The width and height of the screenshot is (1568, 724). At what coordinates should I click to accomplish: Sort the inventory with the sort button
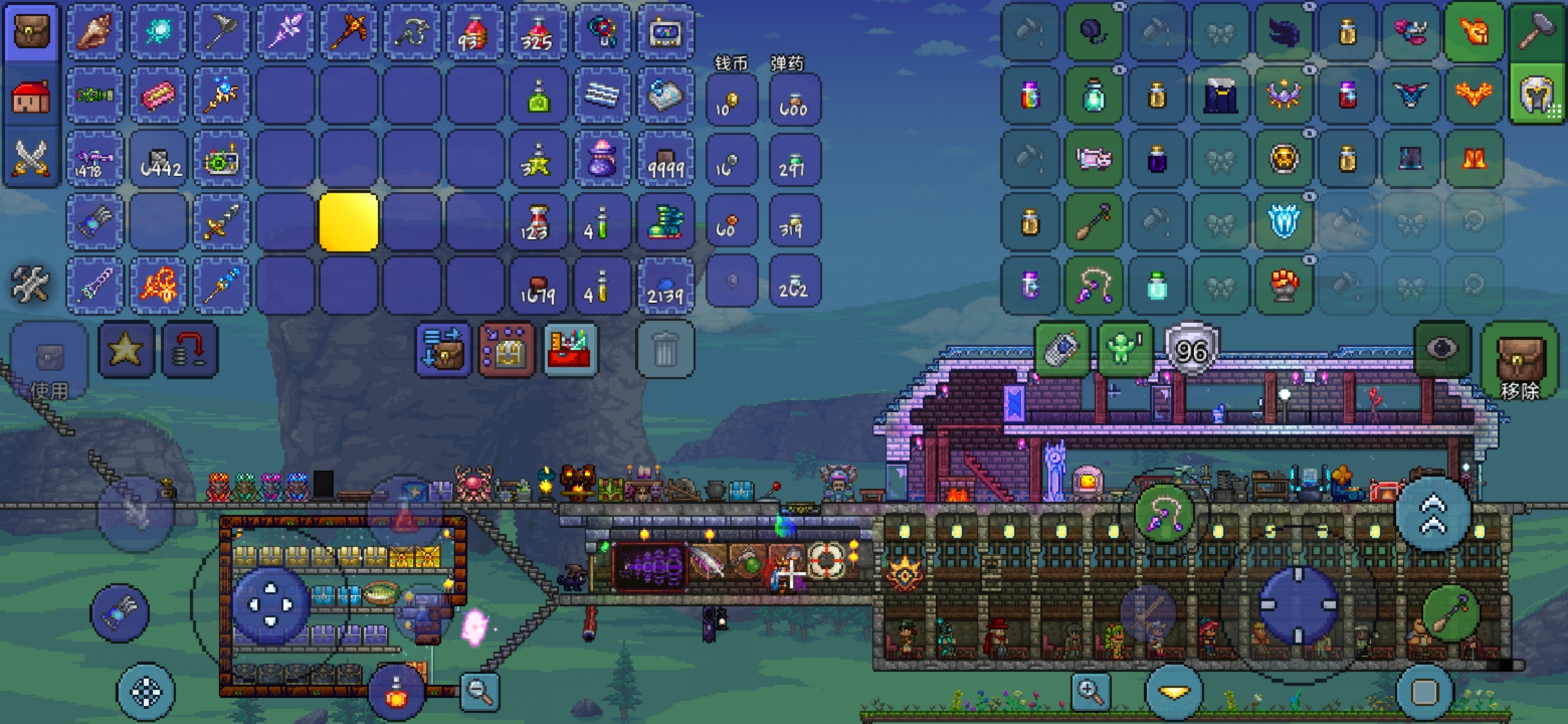tap(507, 350)
